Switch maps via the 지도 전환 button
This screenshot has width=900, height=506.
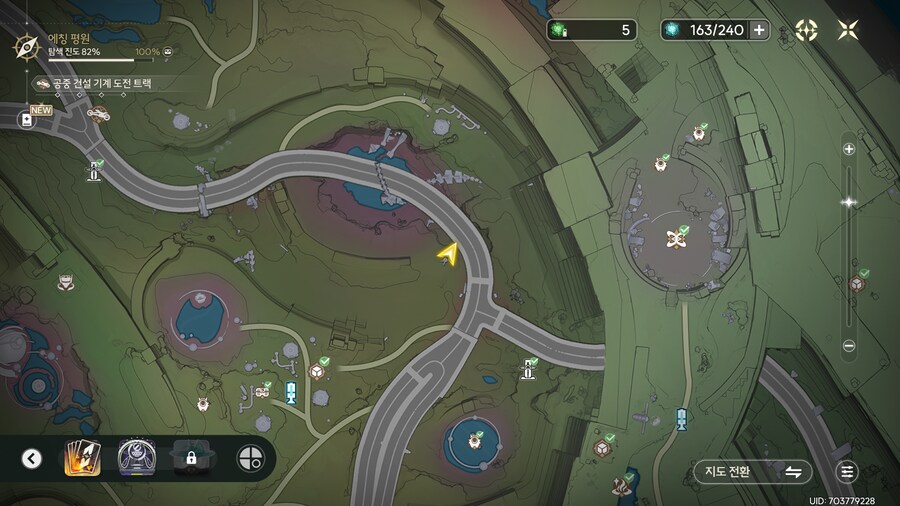[752, 472]
